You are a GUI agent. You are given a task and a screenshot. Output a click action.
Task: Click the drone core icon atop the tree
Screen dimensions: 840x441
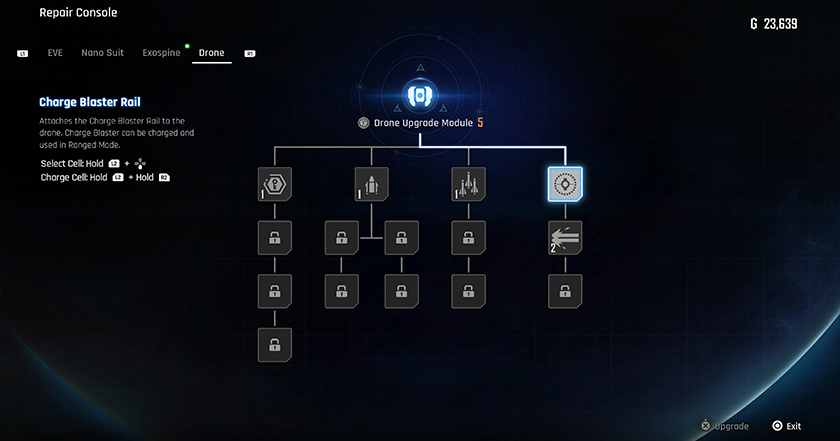419,95
